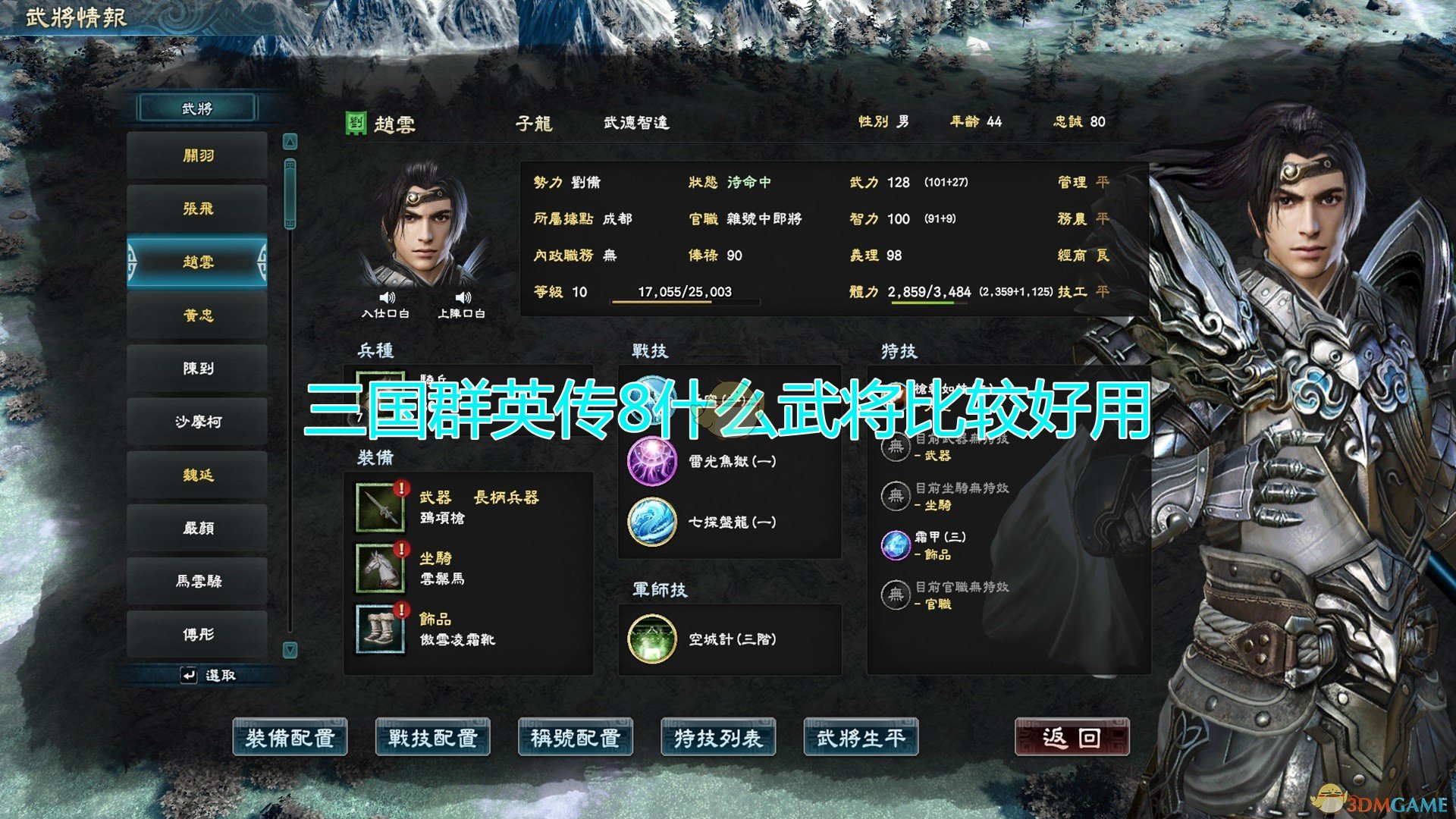Click the scrollbar up arrow in general list
Image resolution: width=1456 pixels, height=819 pixels.
(290, 140)
